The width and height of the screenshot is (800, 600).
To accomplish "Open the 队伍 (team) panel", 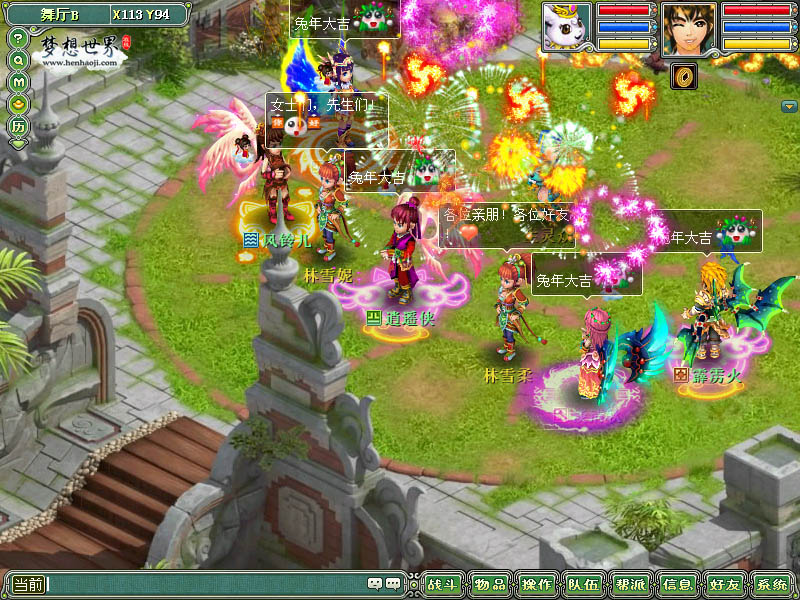I will (x=583, y=584).
